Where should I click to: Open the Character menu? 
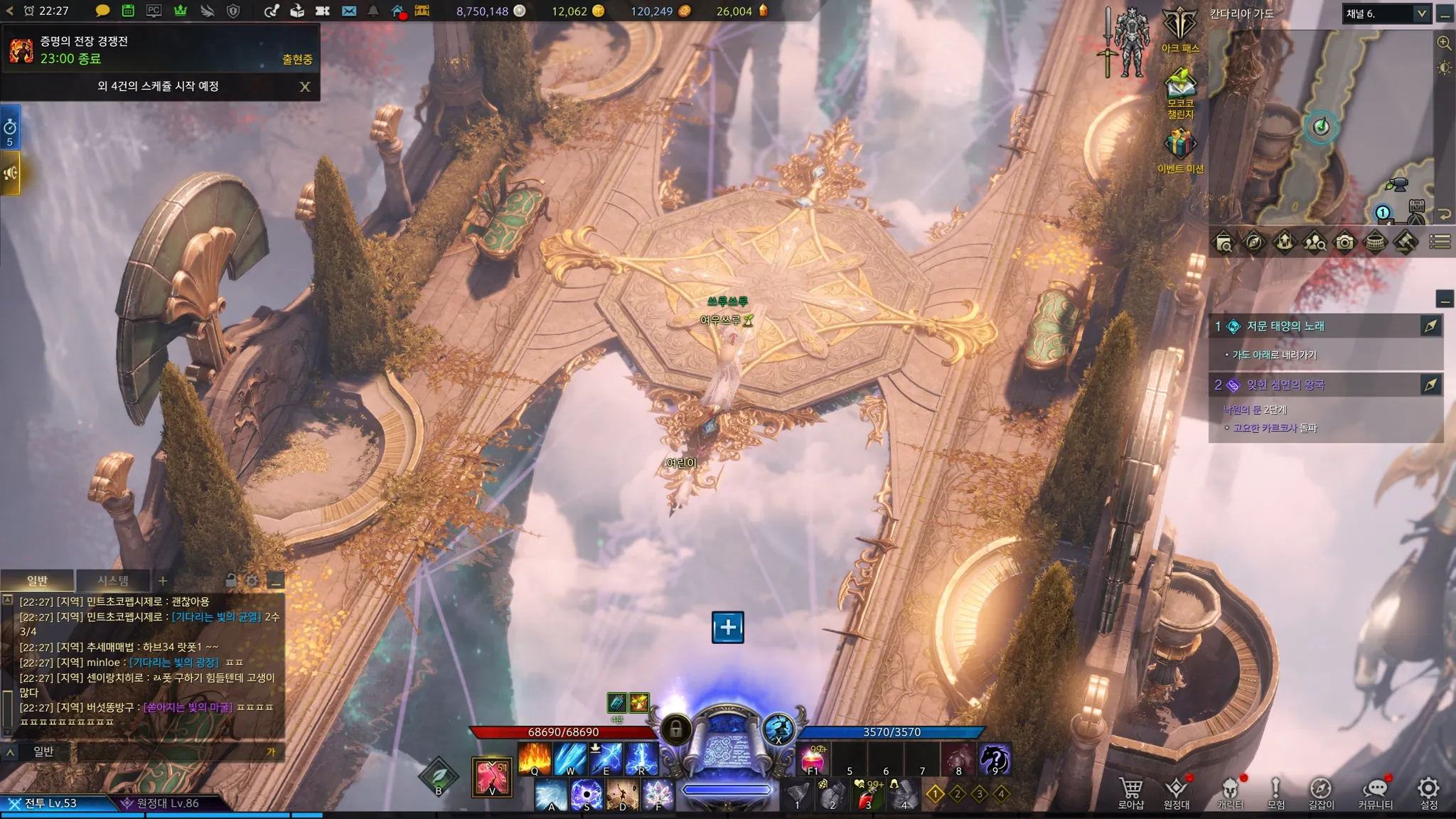(x=1229, y=791)
